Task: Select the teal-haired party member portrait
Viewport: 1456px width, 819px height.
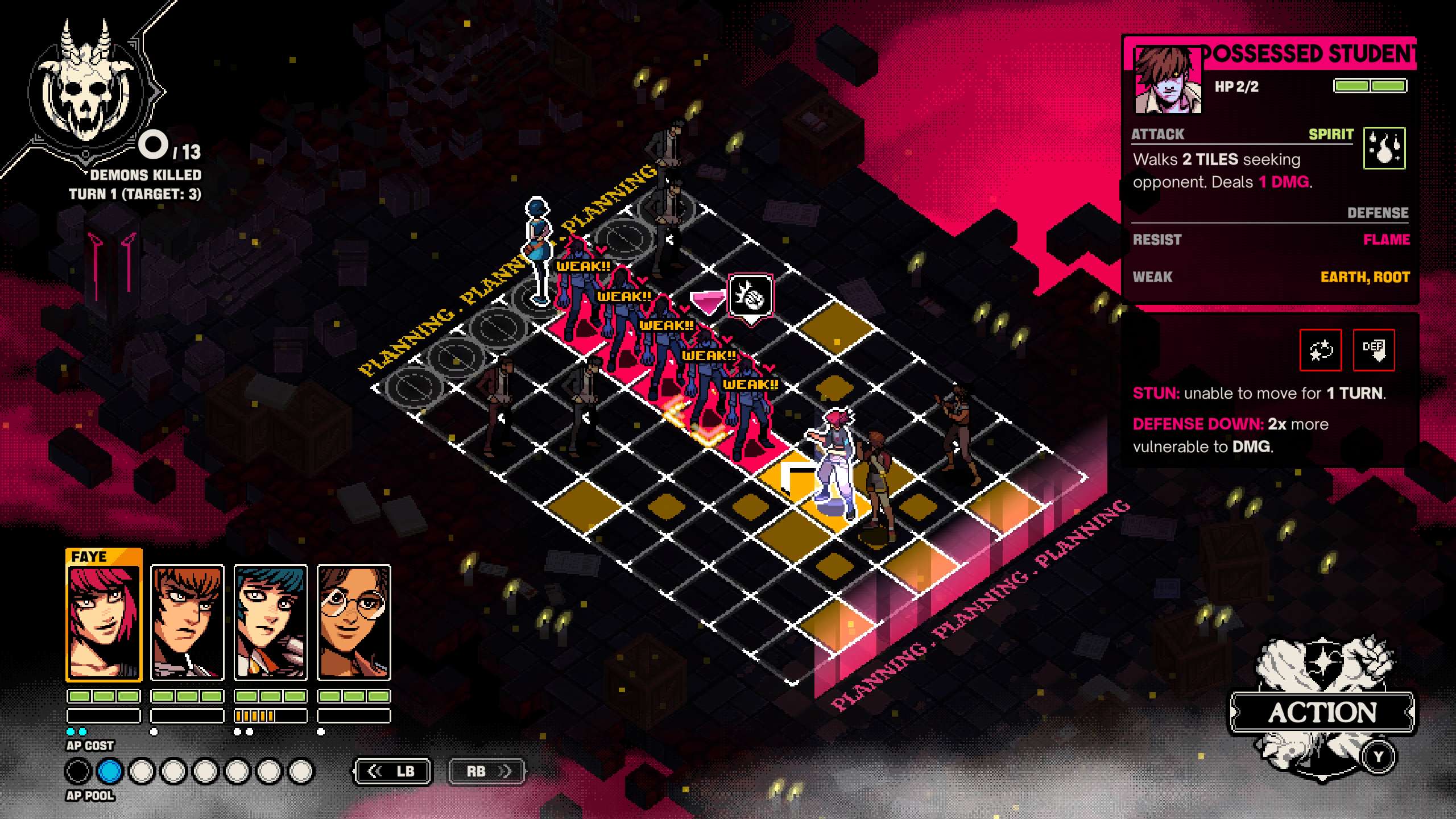Action: point(271,622)
